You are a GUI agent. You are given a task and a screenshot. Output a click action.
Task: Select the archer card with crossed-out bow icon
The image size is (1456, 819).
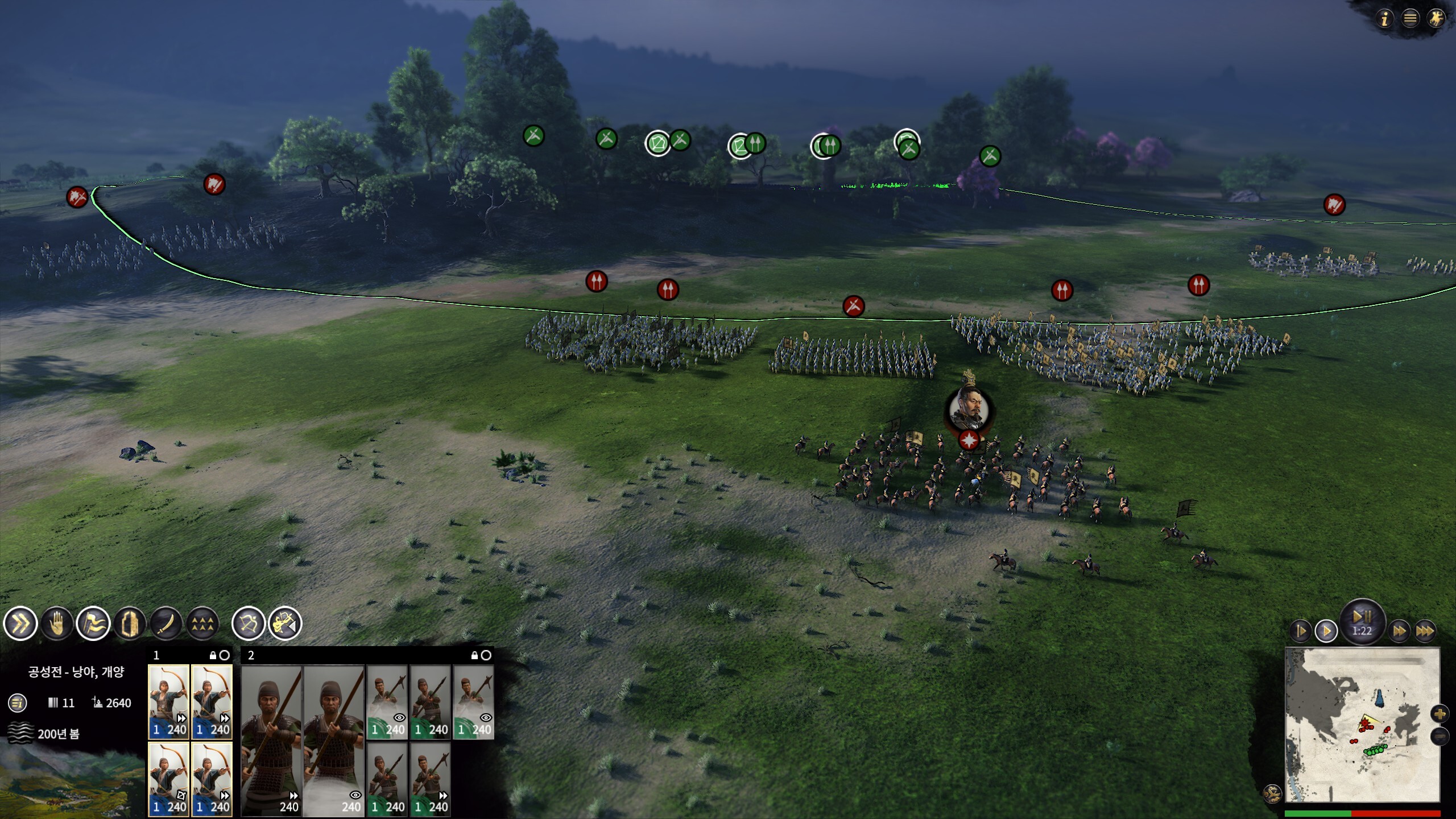pos(168,779)
